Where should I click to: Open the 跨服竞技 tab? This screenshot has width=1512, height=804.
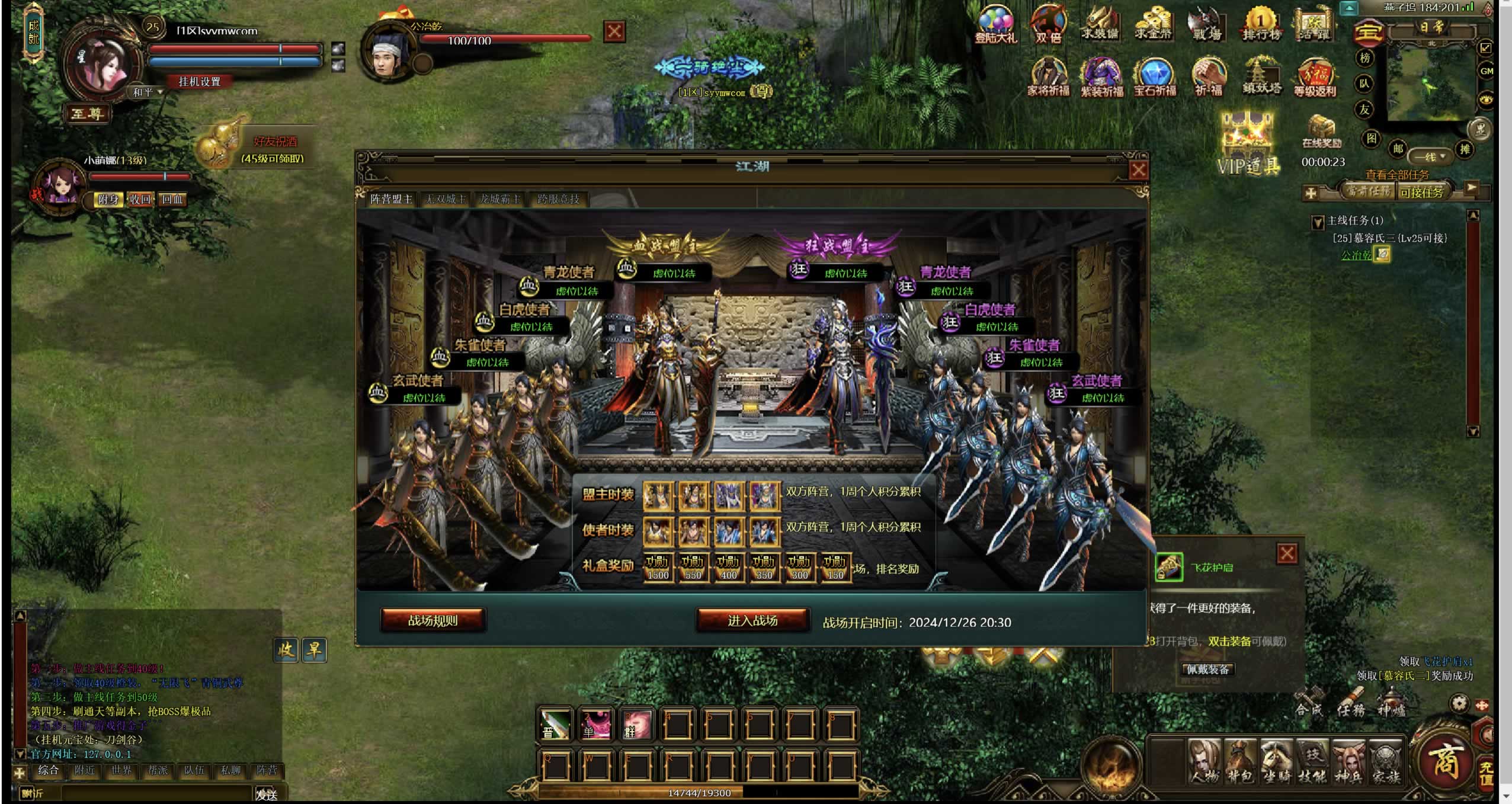click(x=558, y=199)
